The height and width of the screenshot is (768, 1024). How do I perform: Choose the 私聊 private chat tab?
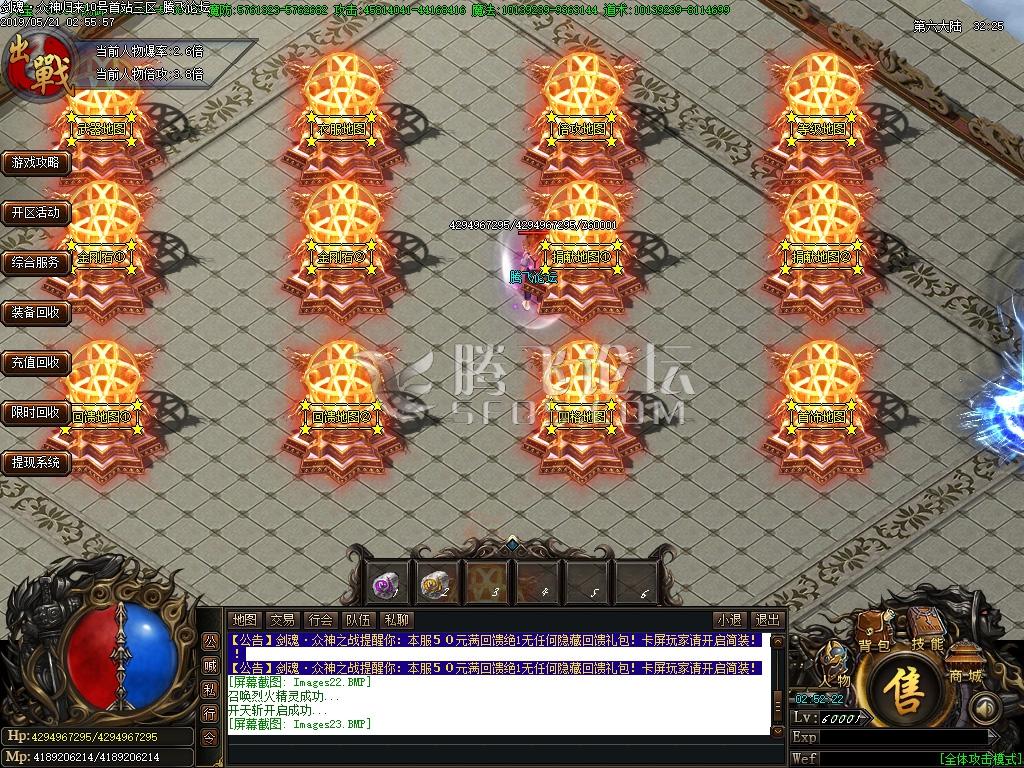pyautogui.click(x=396, y=620)
